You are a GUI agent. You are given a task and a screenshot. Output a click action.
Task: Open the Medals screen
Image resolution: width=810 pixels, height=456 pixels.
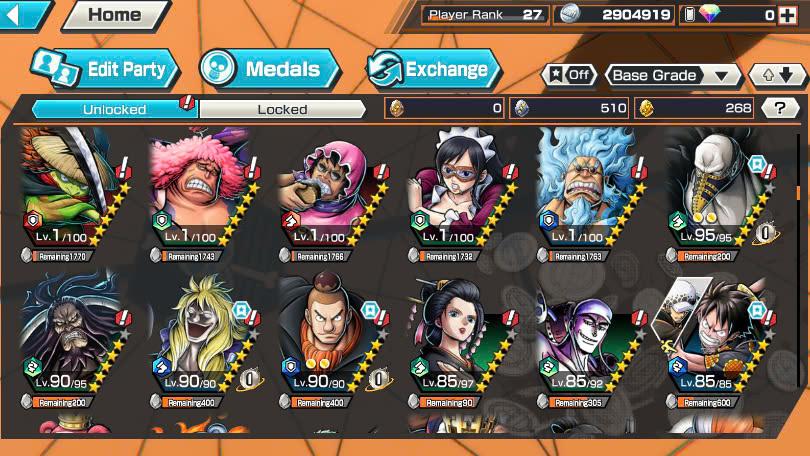[x=269, y=69]
